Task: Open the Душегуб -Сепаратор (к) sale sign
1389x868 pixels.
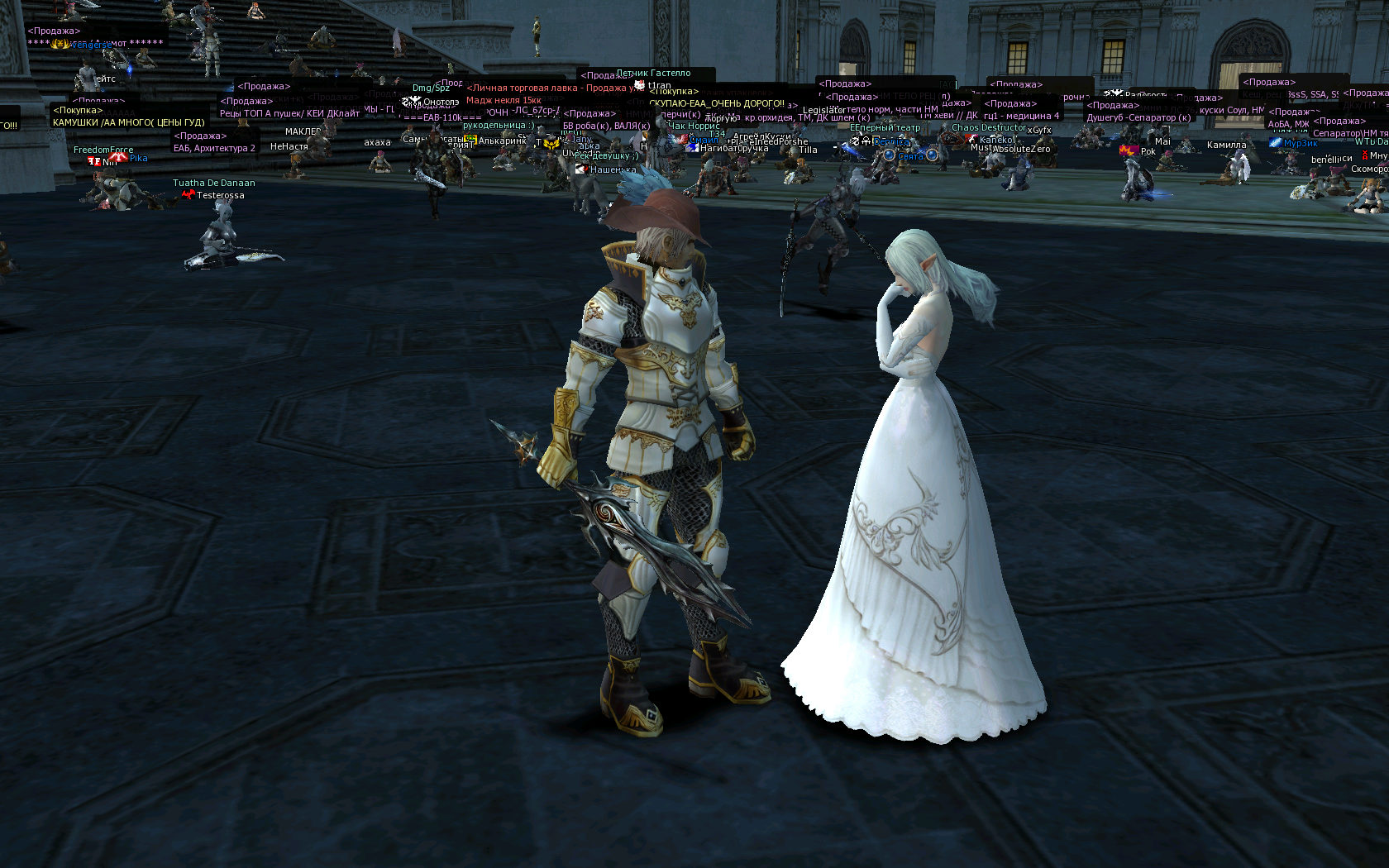Action: [1138, 117]
